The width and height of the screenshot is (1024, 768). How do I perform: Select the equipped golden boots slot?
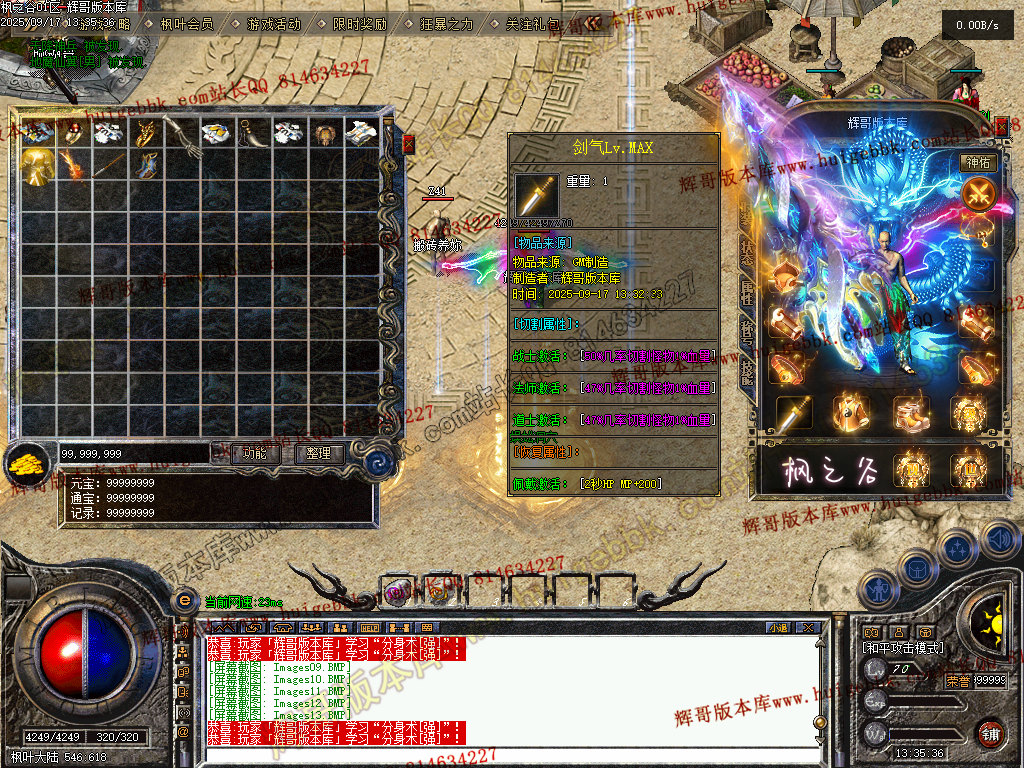[x=911, y=411]
